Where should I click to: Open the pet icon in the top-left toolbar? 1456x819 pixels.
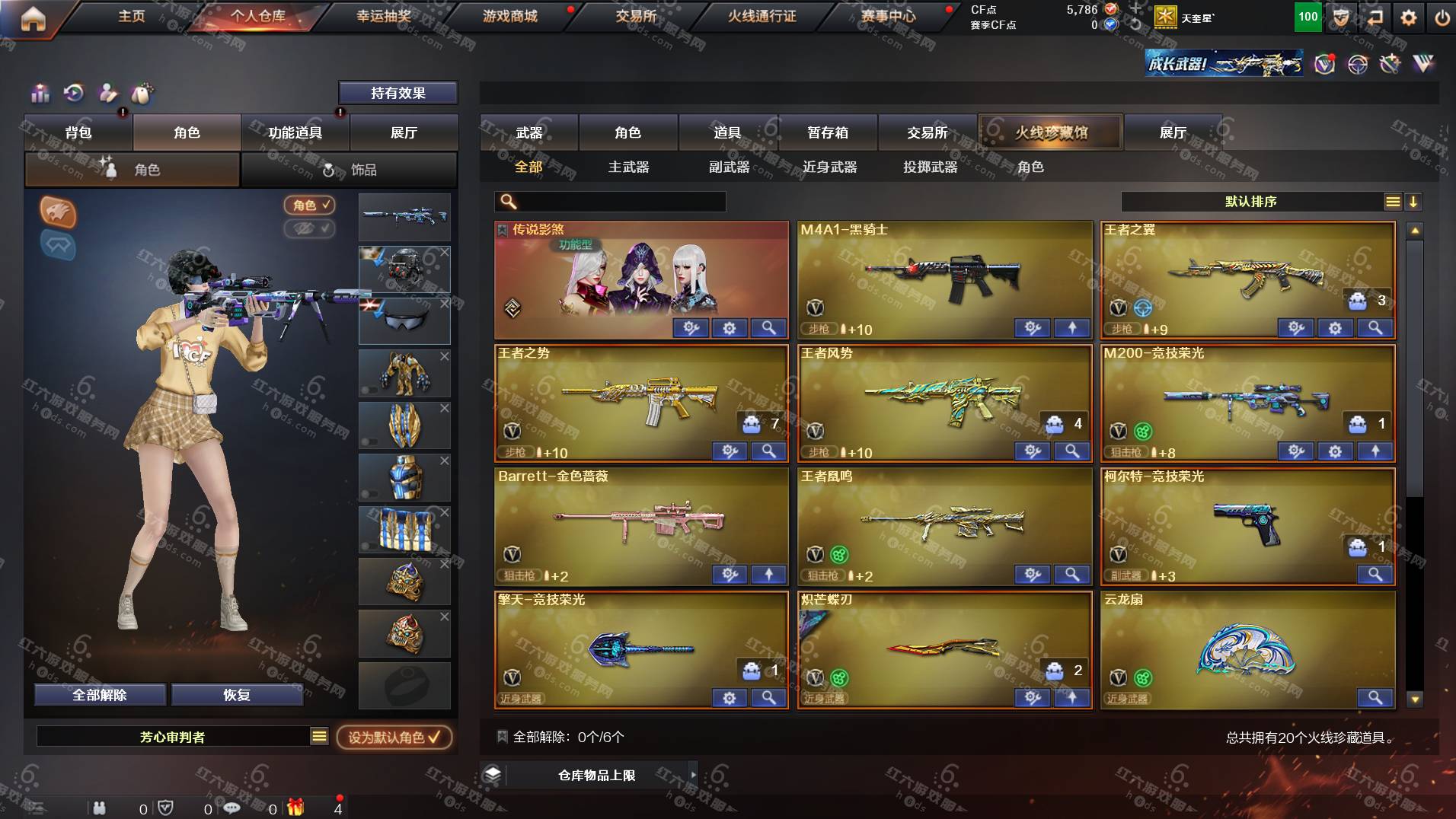[x=142, y=93]
